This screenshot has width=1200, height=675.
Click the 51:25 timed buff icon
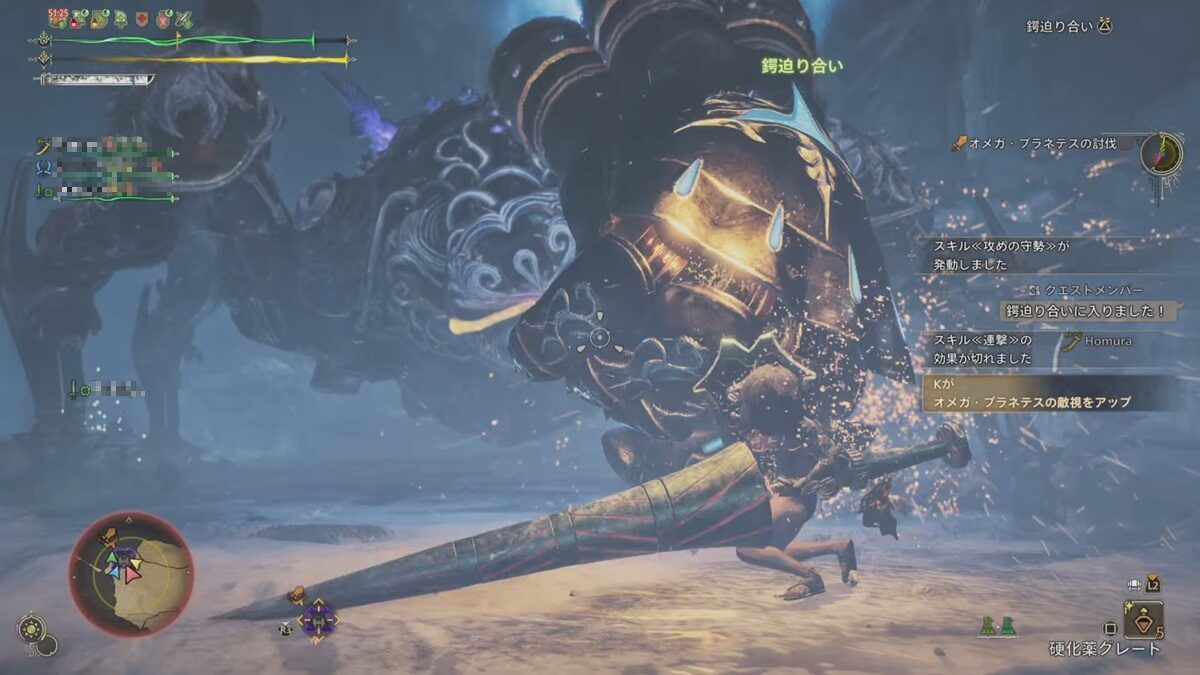point(57,19)
